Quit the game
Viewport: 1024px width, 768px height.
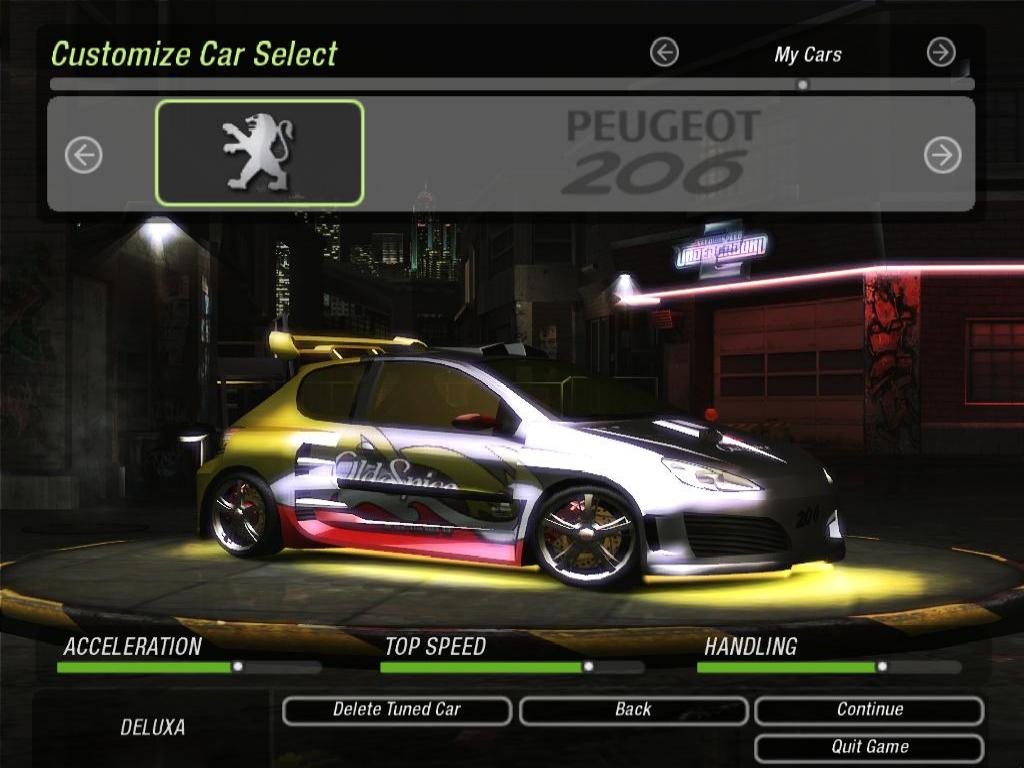pos(869,747)
